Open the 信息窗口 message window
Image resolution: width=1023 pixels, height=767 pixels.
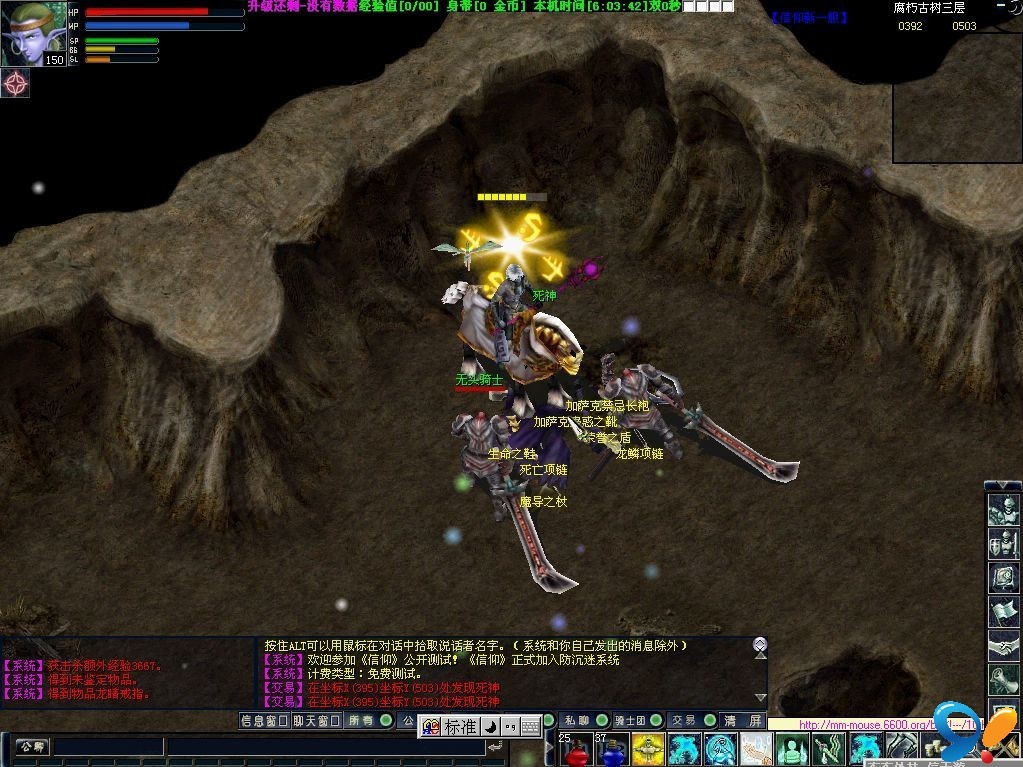(x=264, y=720)
